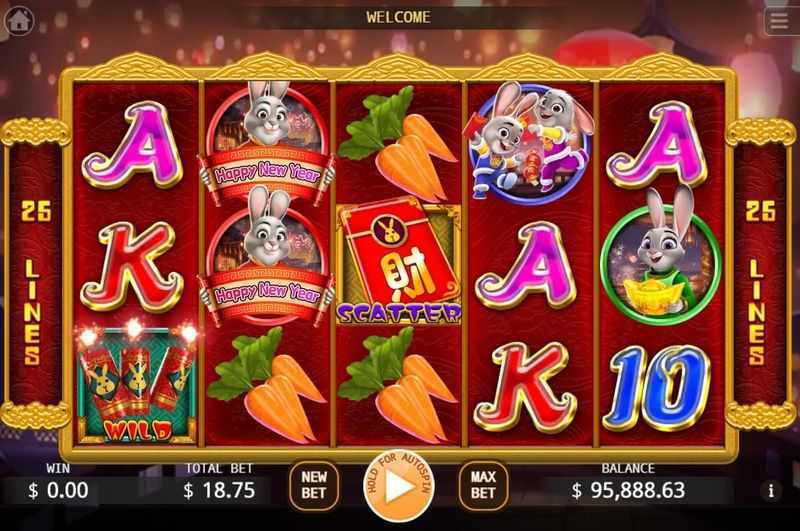The height and width of the screenshot is (531, 800).
Task: Go to the home screen
Action: pyautogui.click(x=18, y=22)
